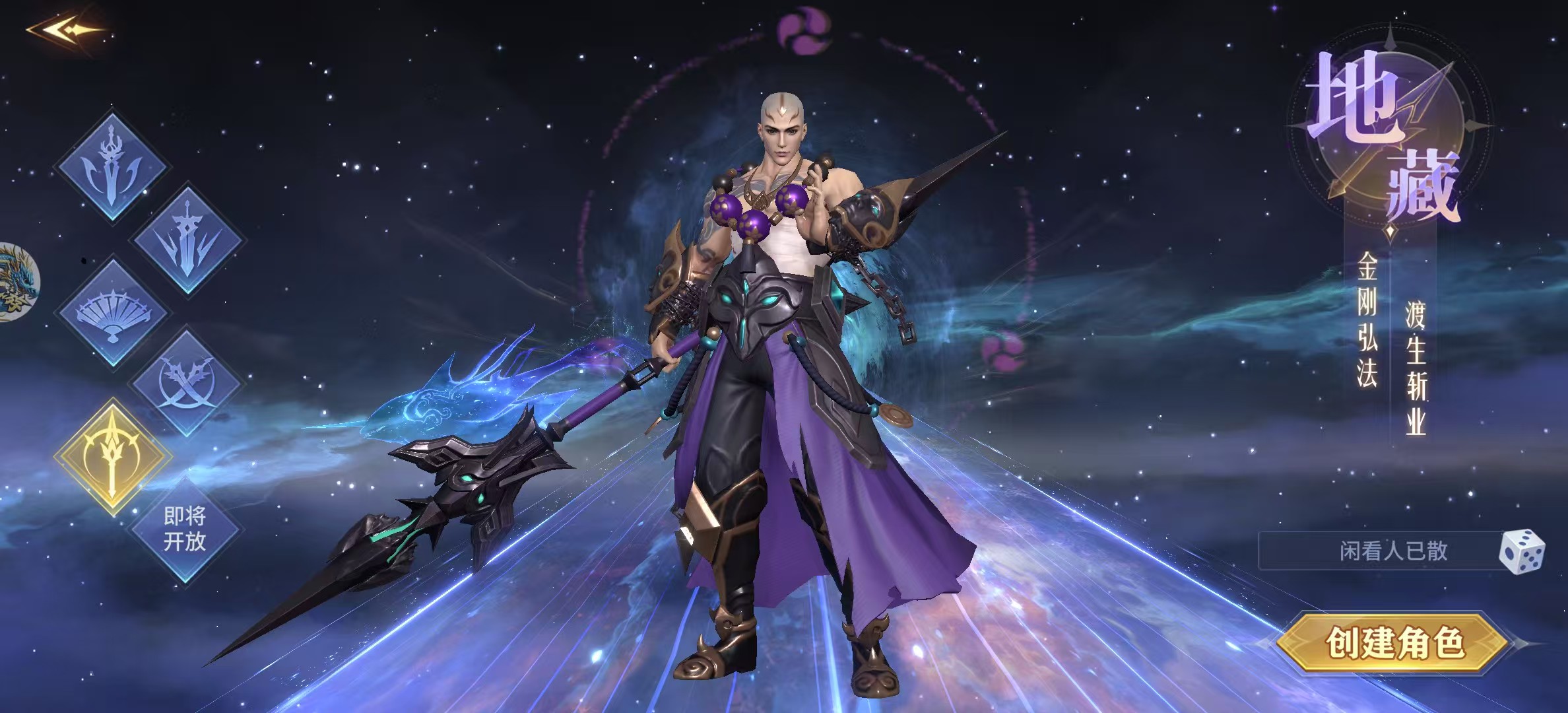Open the dragon icon at screen edge
Image resolution: width=1568 pixels, height=713 pixels.
16,283
